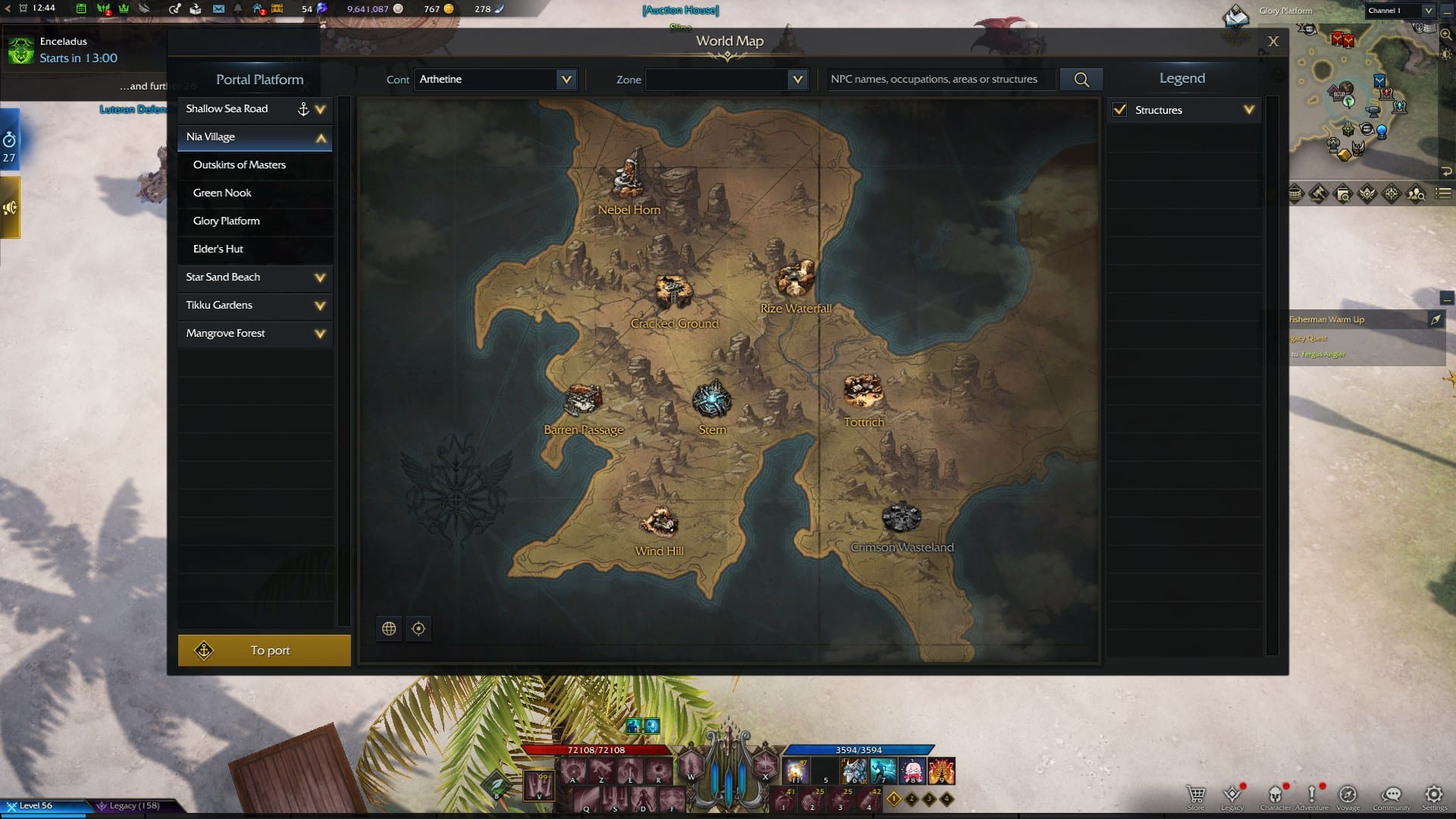Expand the Shallow Sea Road portal list
The image size is (1456, 819).
[x=321, y=109]
